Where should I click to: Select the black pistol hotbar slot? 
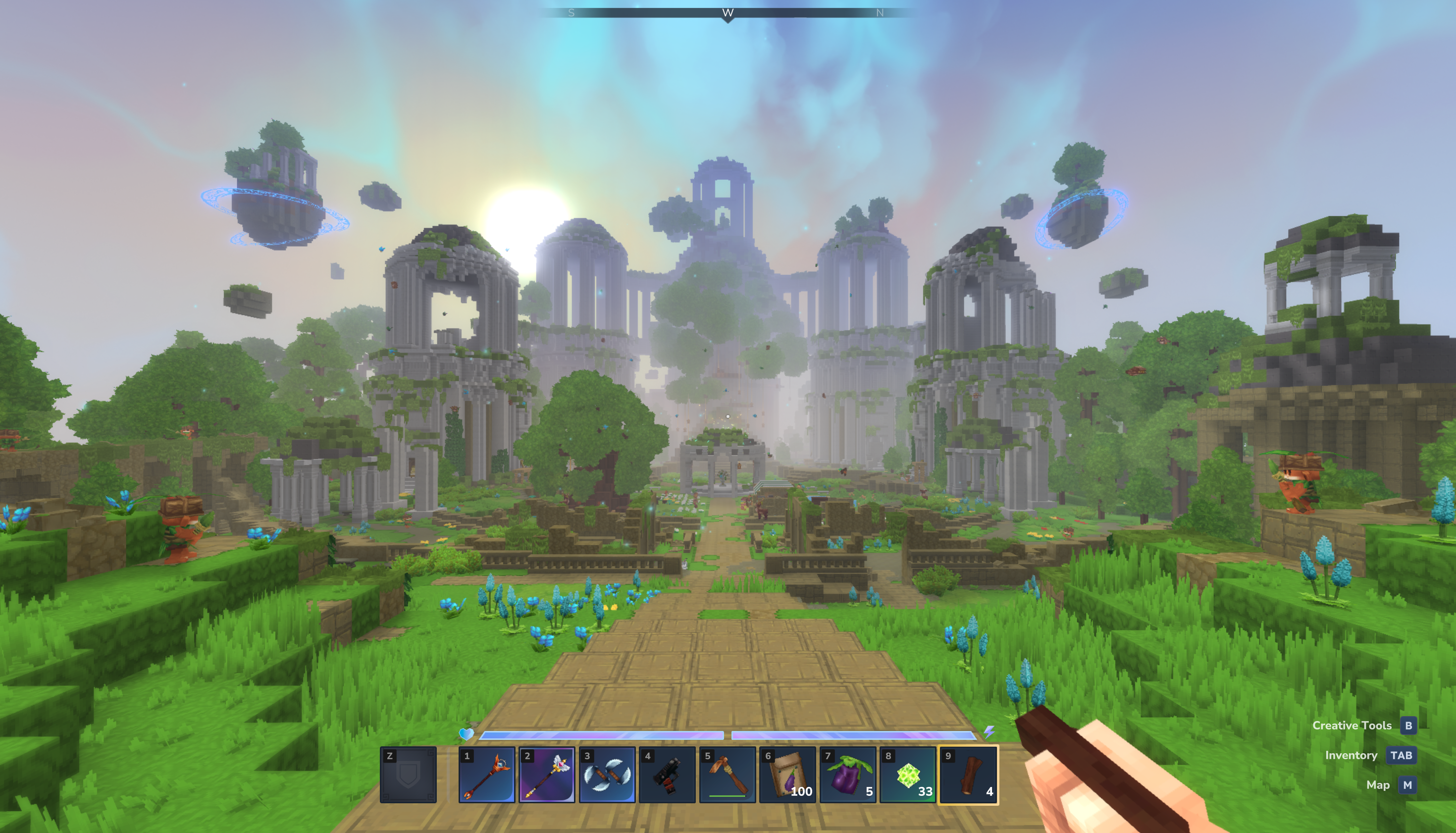tap(667, 775)
